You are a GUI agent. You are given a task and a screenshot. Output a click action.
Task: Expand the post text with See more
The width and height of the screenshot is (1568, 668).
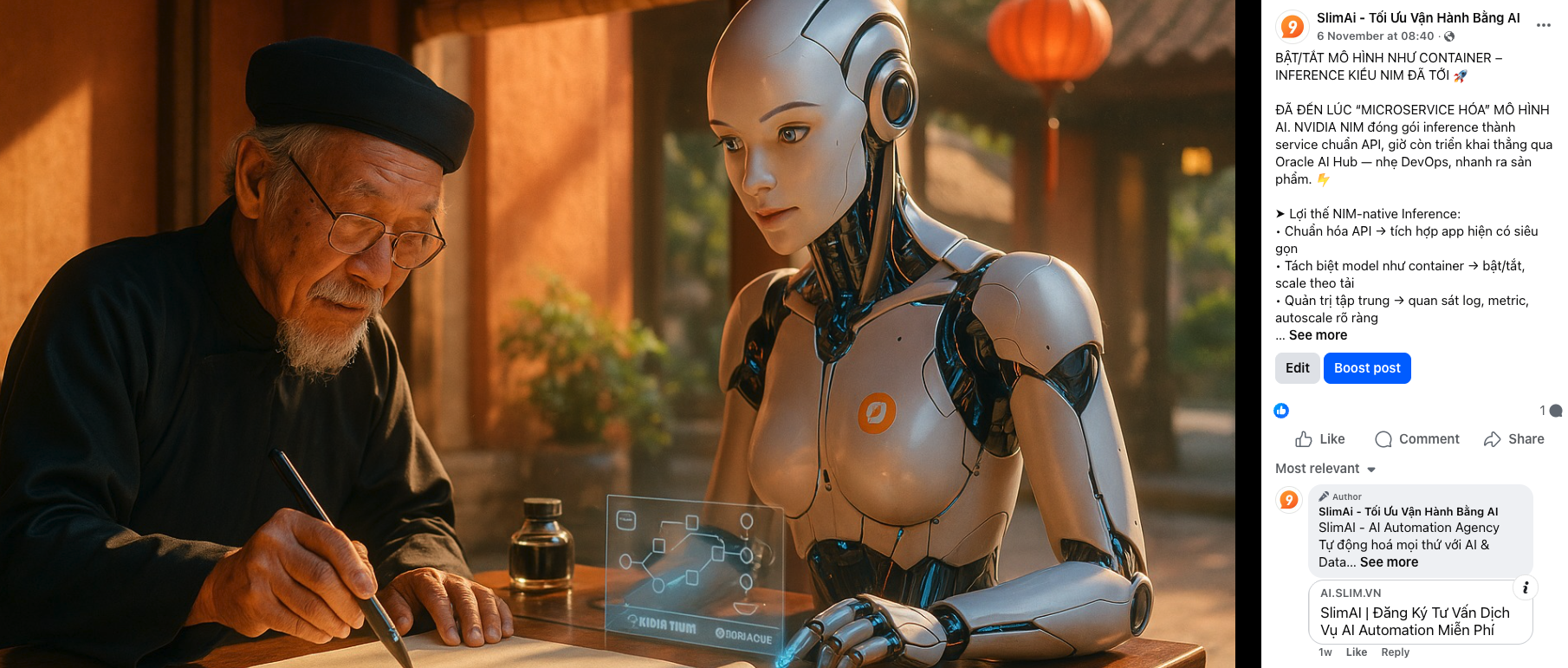[1318, 335]
